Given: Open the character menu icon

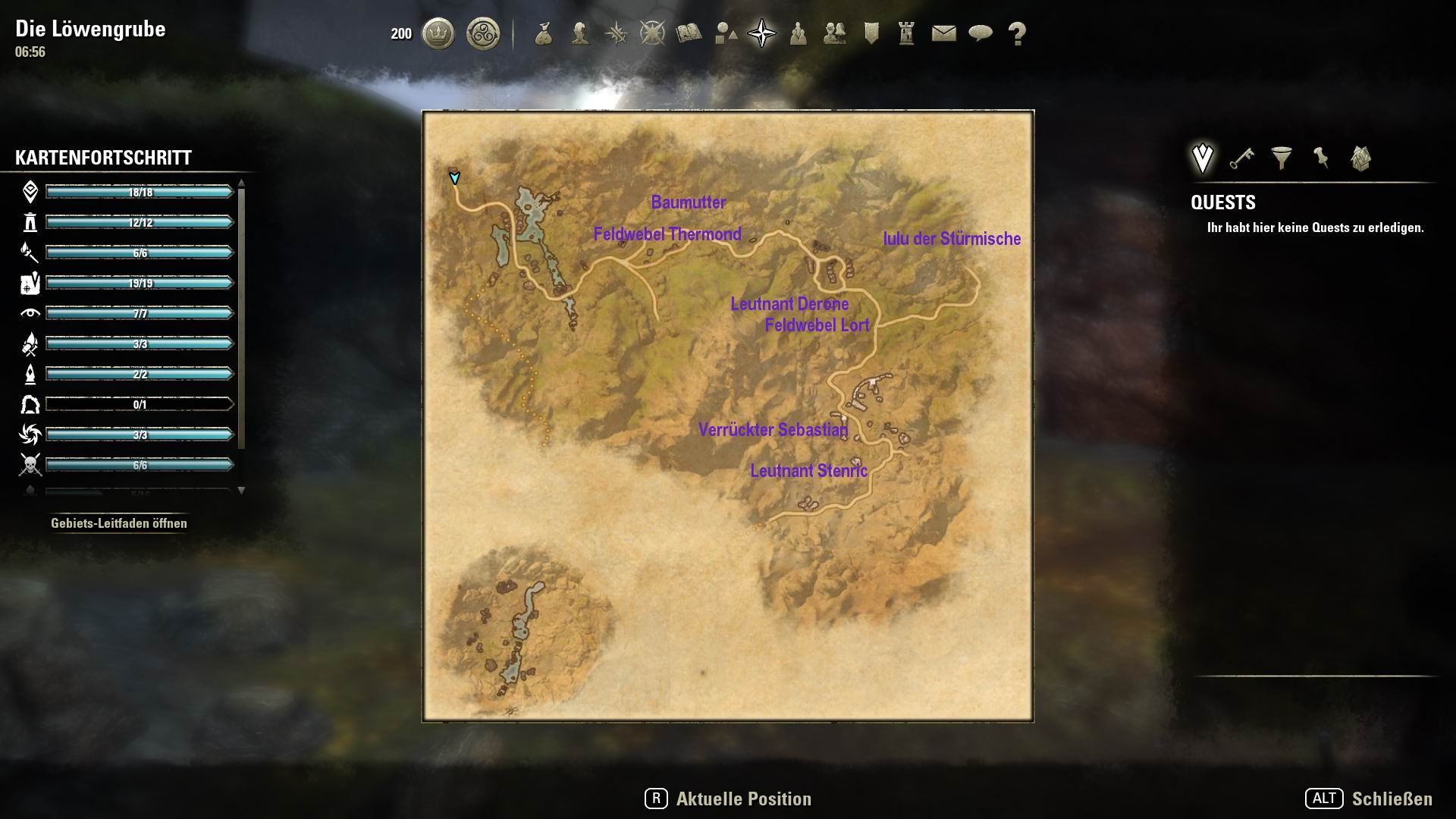Looking at the screenshot, I should coord(581,33).
